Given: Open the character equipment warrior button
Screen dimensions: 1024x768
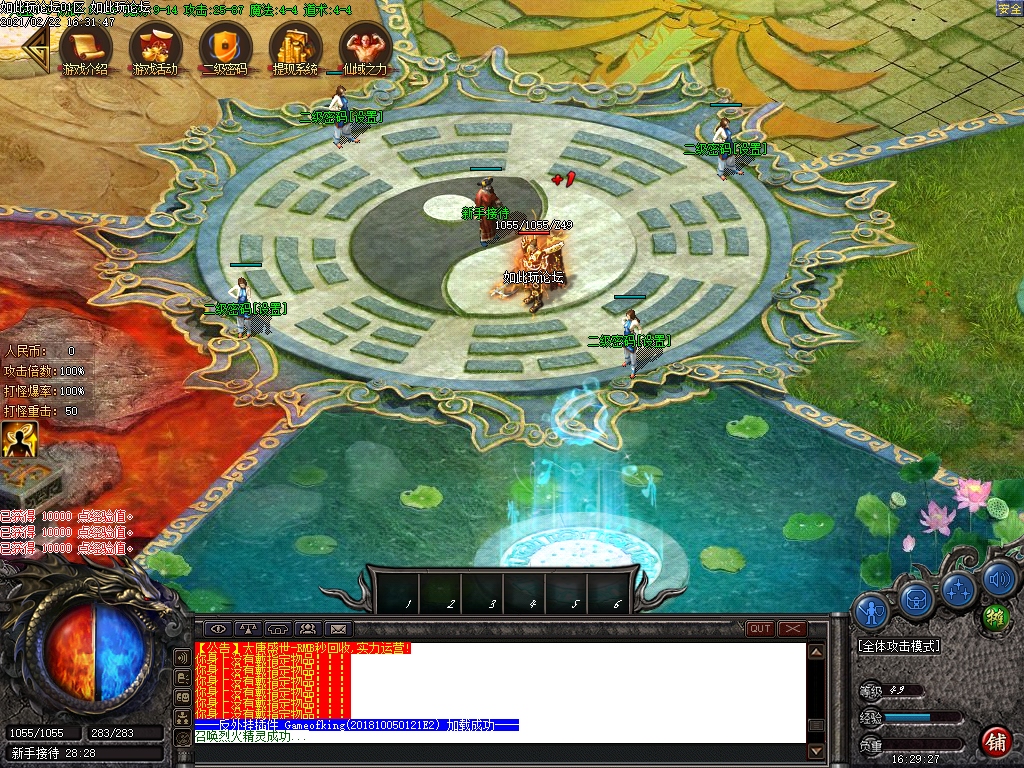Looking at the screenshot, I should pos(873,610).
